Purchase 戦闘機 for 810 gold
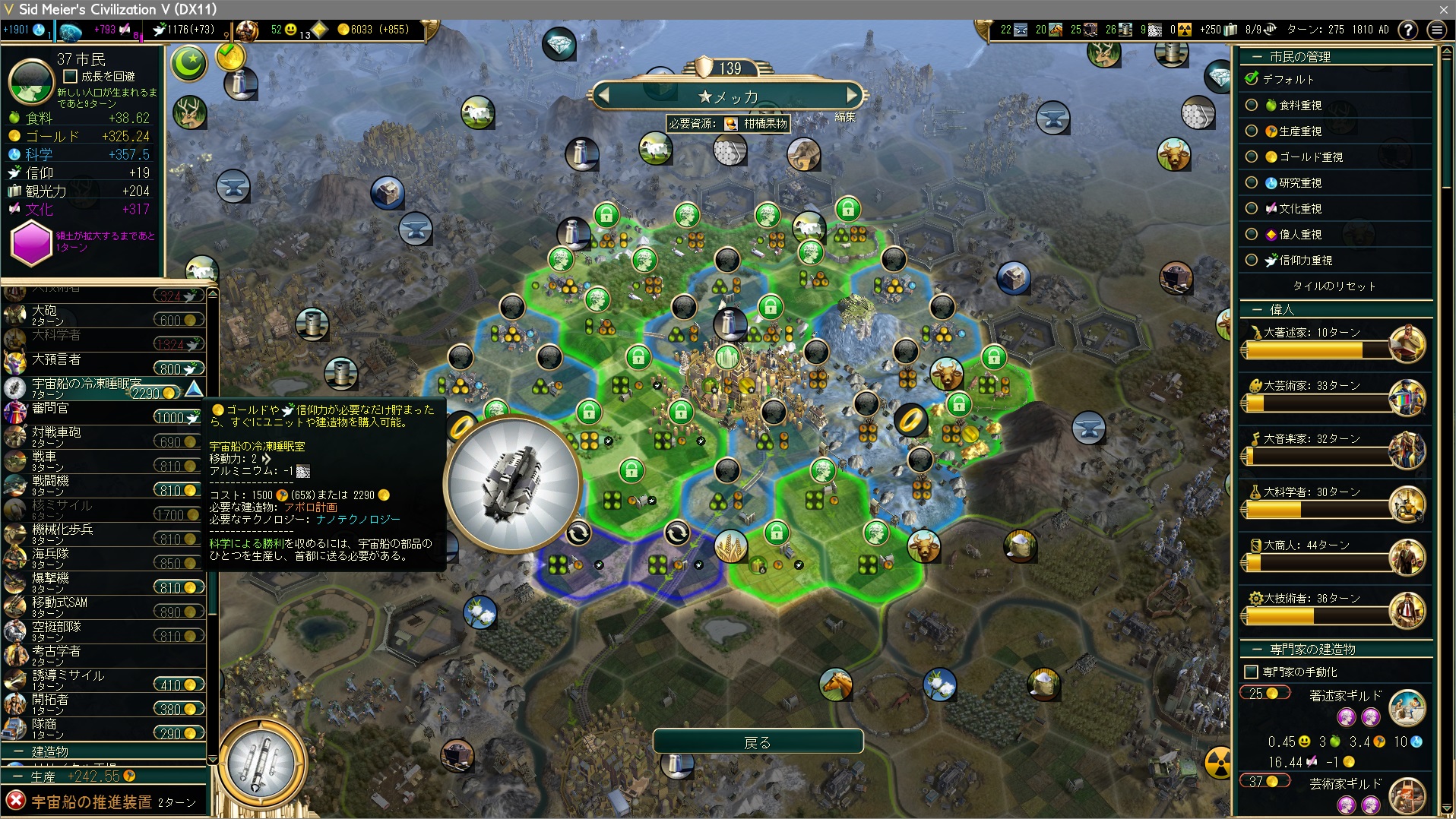The width and height of the screenshot is (1456, 819). click(x=179, y=490)
